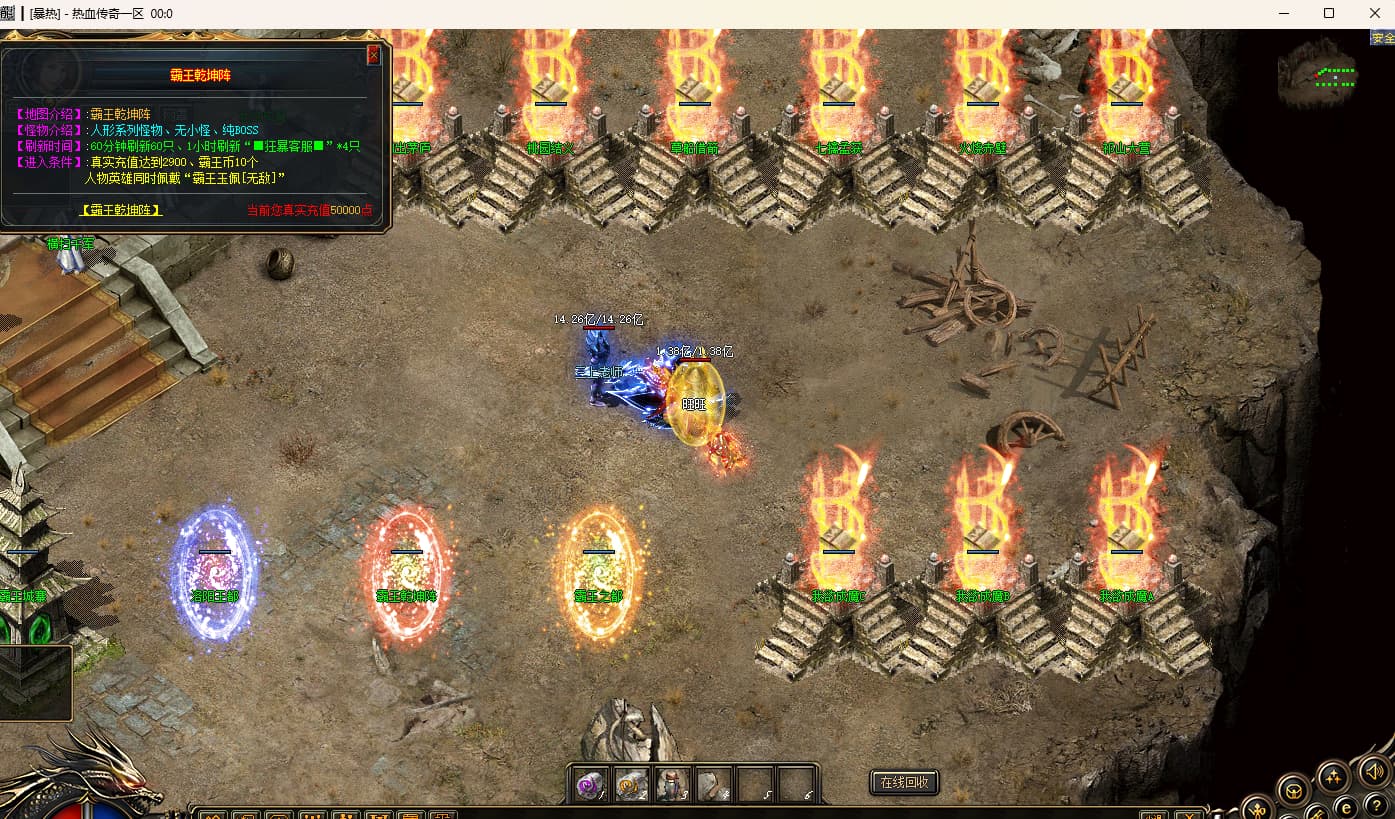Image resolution: width=1395 pixels, height=819 pixels.
Task: Enter via the yellow 【霸王乾坤阵】 link
Action: (x=121, y=210)
